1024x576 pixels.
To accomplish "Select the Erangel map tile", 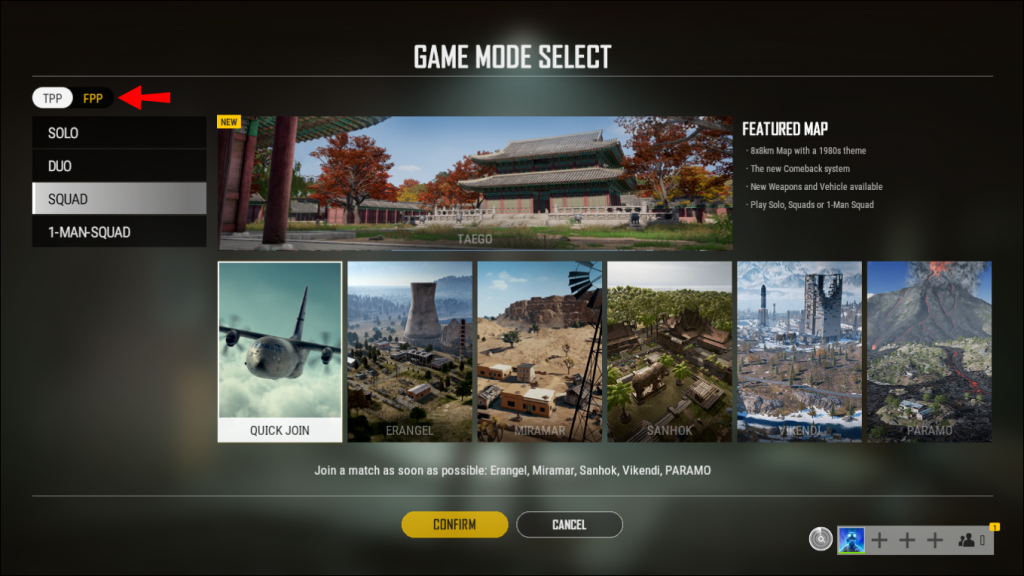I will coord(410,351).
